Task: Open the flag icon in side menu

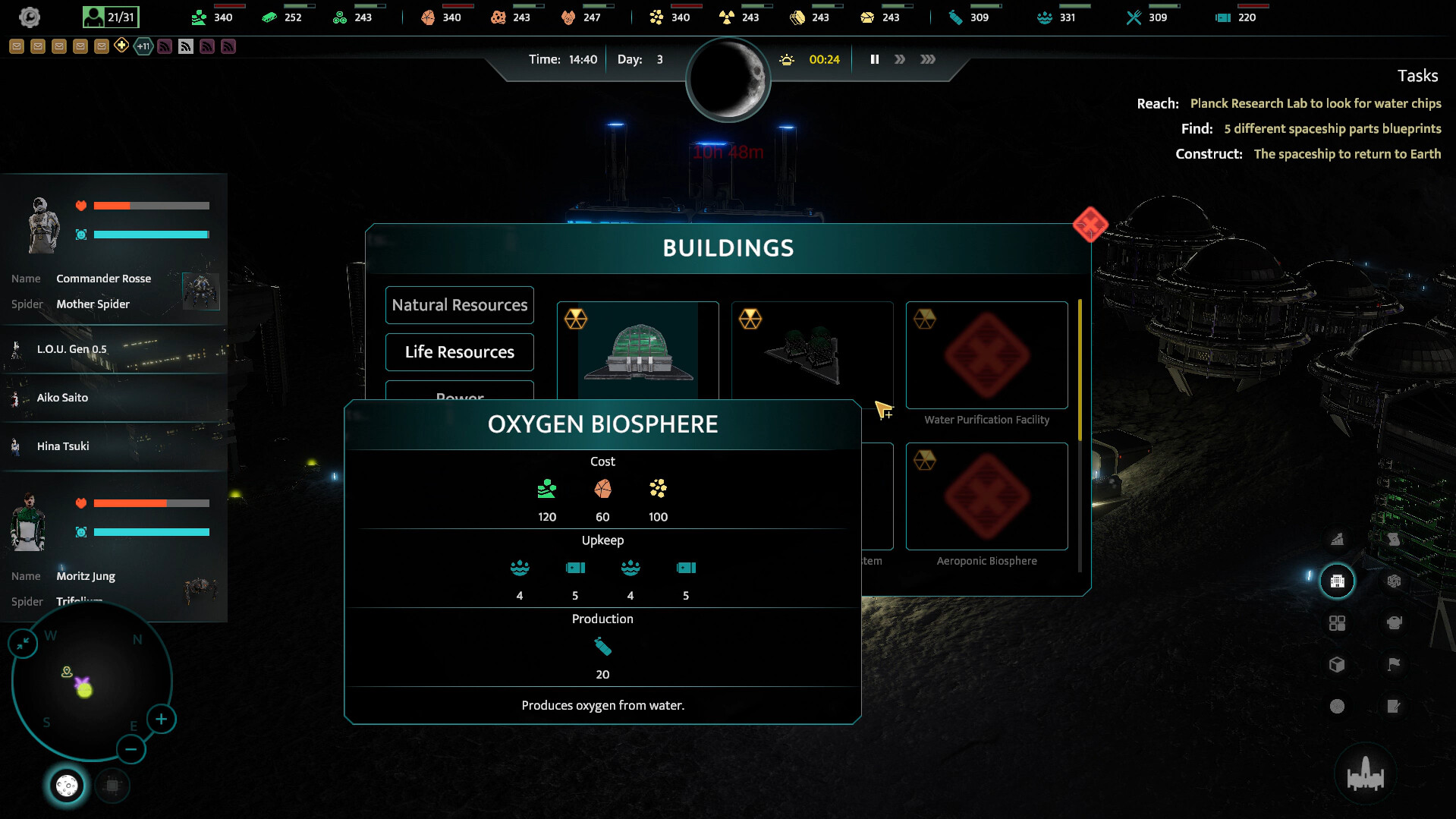Action: tap(1394, 665)
